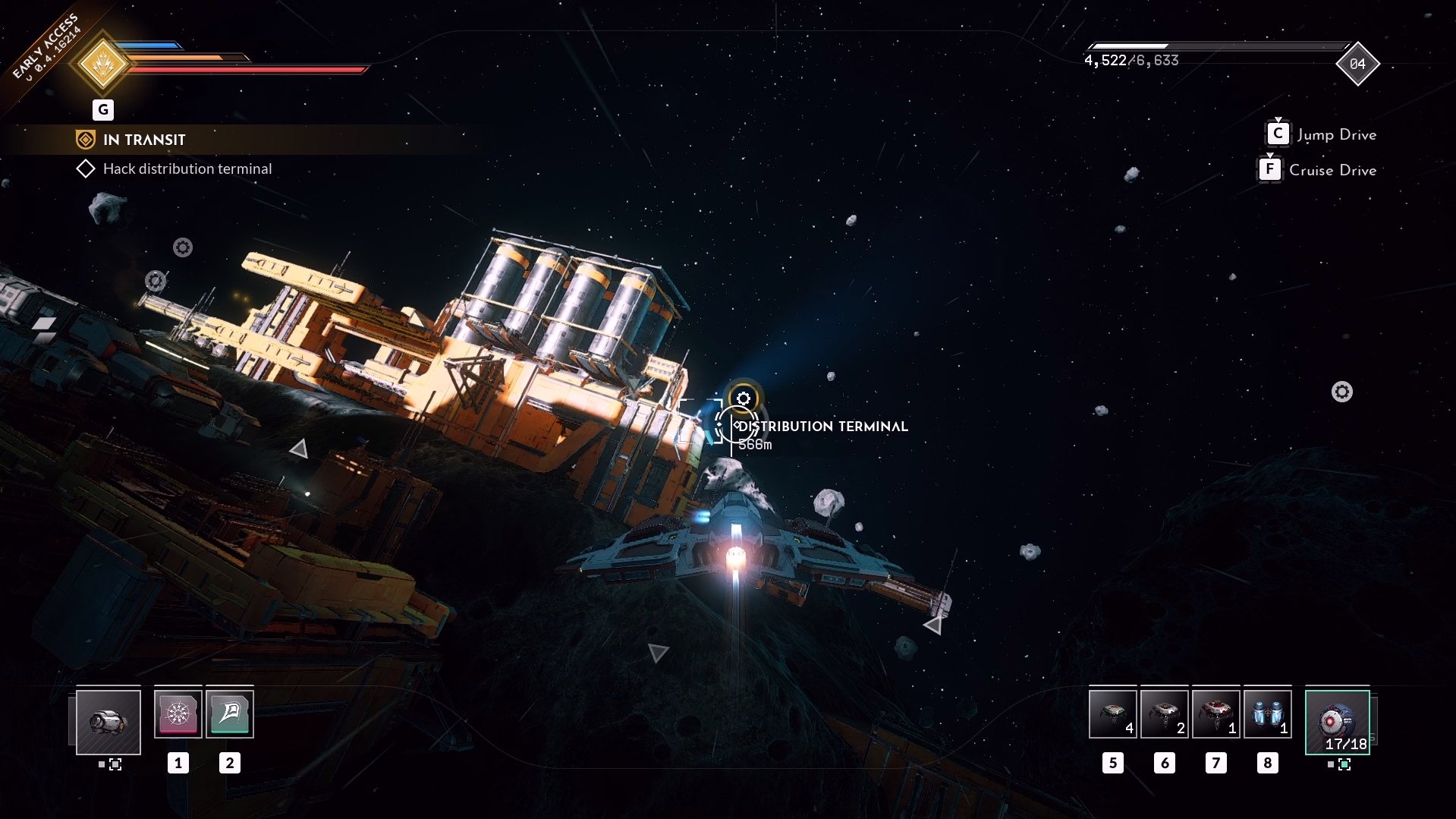Click the golden ultimate ability emblem

click(x=103, y=64)
